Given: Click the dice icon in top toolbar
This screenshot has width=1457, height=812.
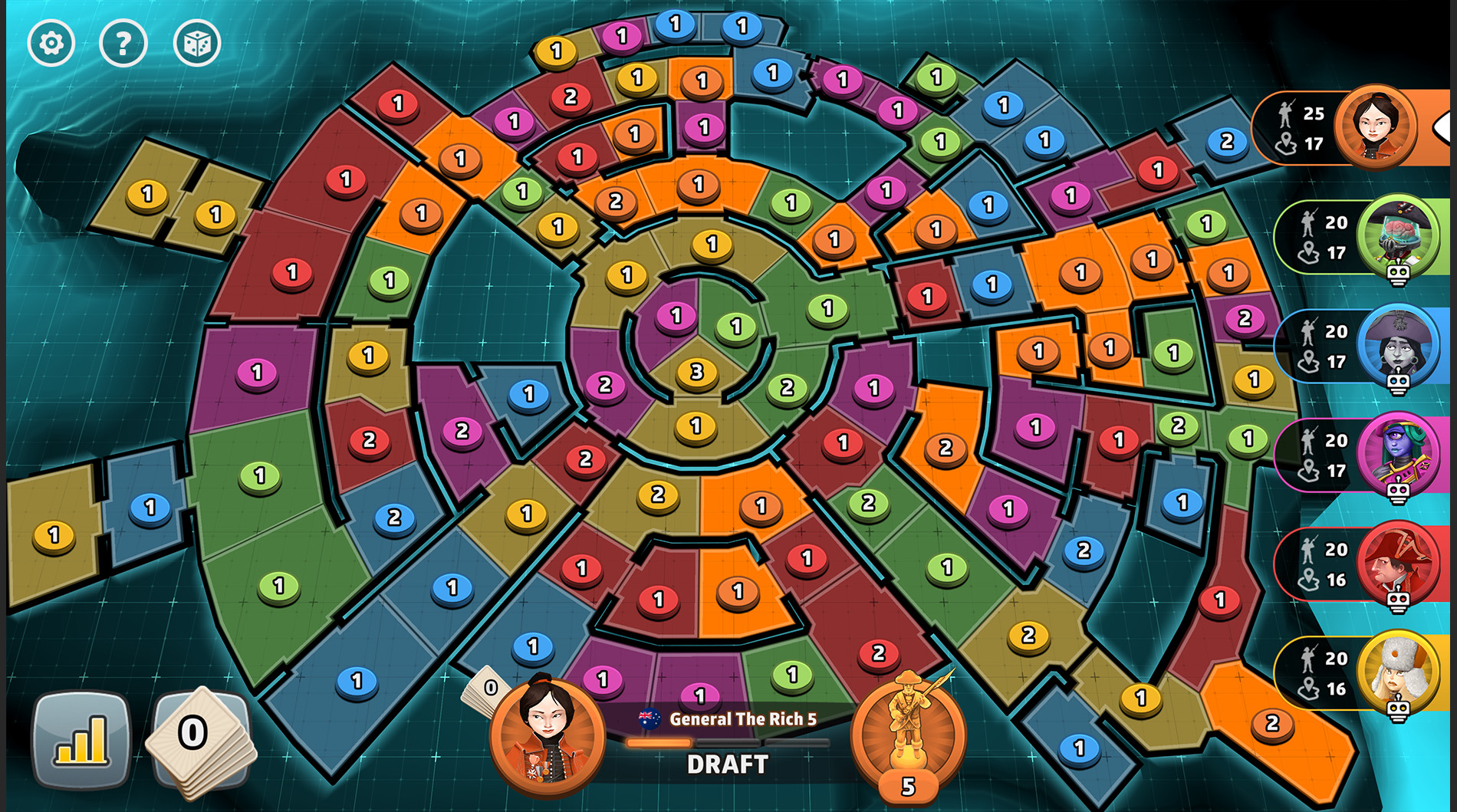Looking at the screenshot, I should pyautogui.click(x=197, y=44).
